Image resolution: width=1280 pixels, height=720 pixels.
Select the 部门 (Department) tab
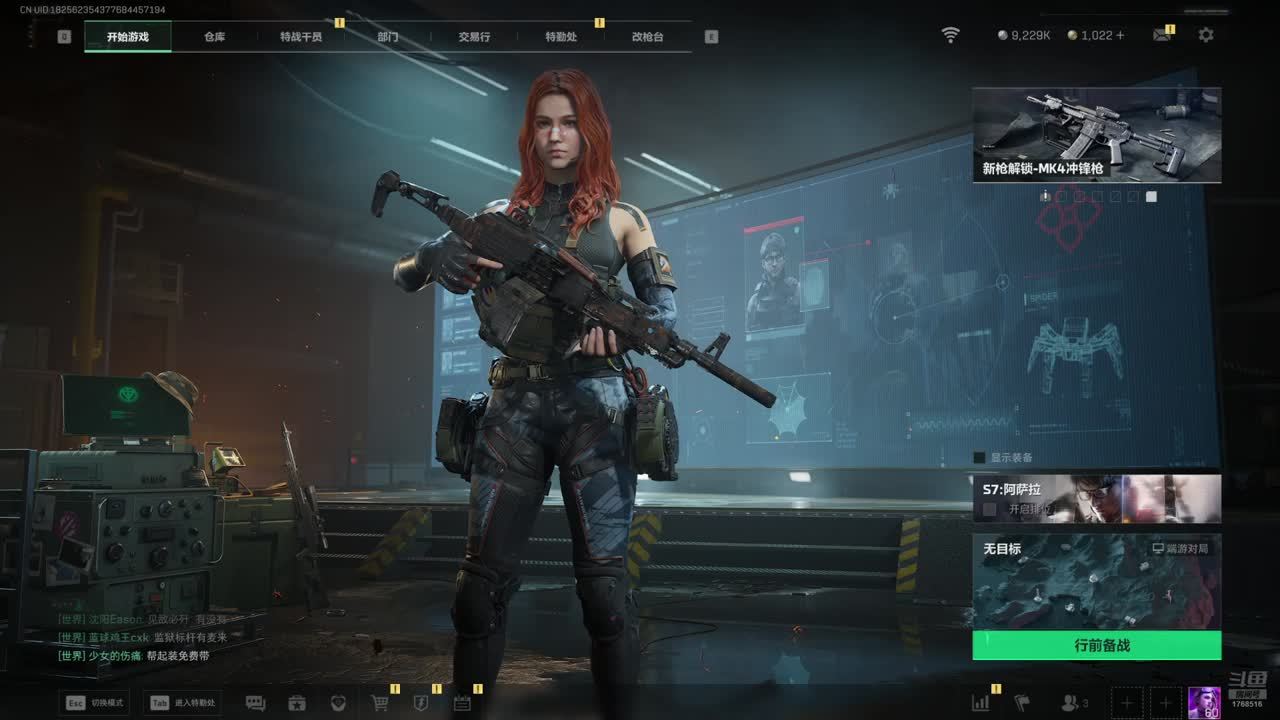tap(388, 37)
